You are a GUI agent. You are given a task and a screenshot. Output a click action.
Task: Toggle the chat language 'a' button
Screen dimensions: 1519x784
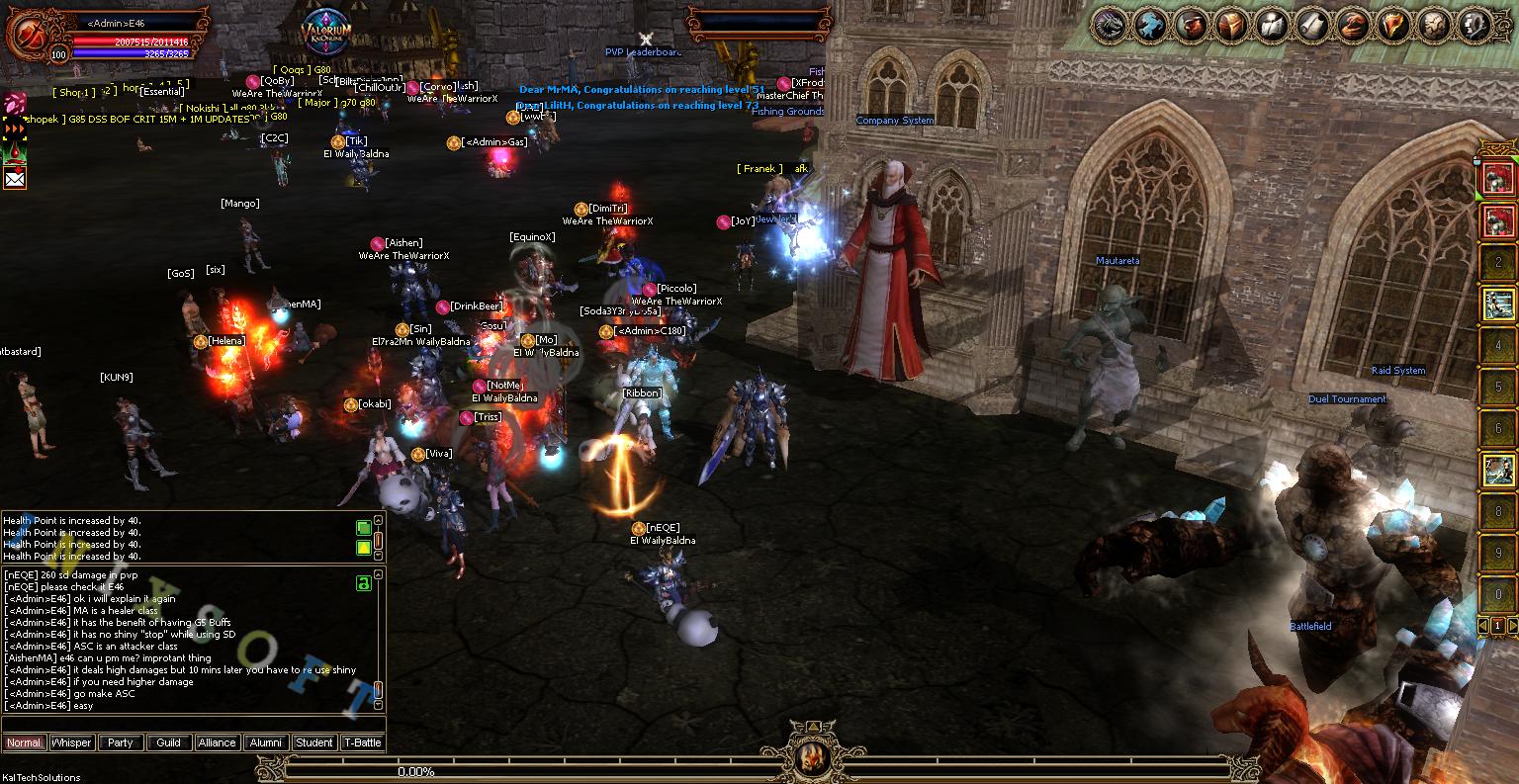click(x=363, y=582)
